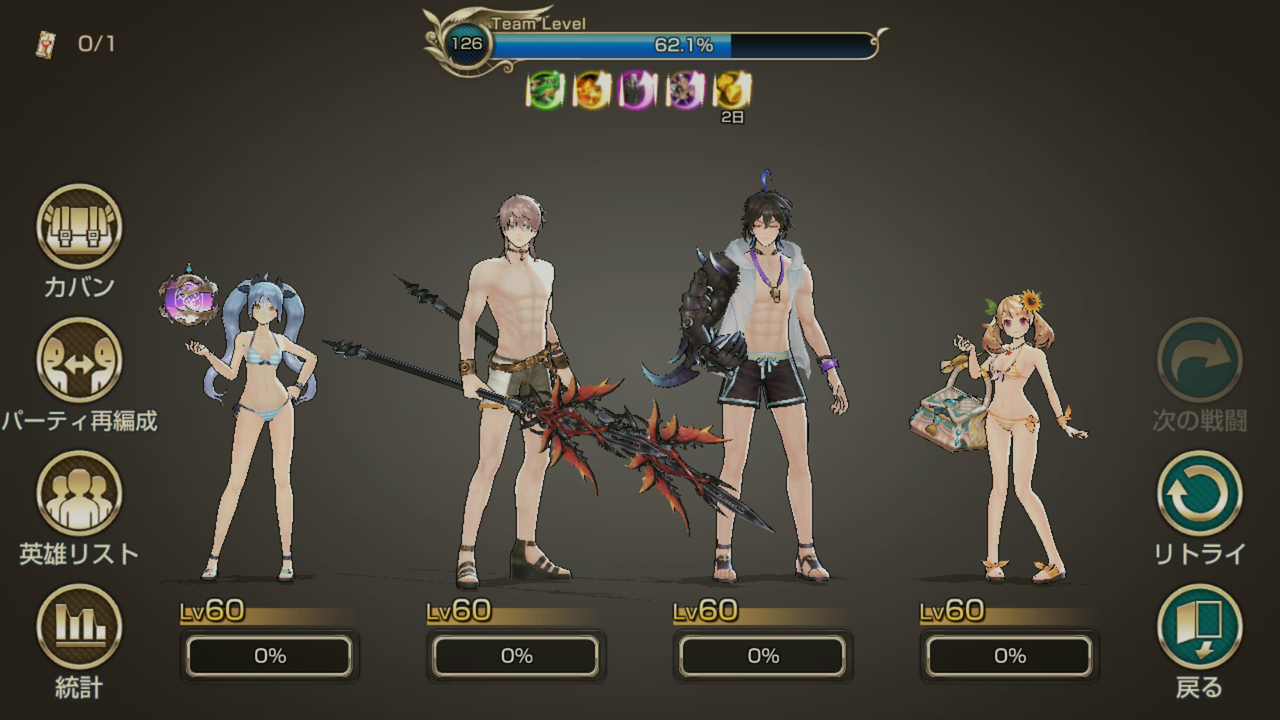Open the 英雄リスト hero list
Viewport: 1280px width, 720px height.
(79, 493)
